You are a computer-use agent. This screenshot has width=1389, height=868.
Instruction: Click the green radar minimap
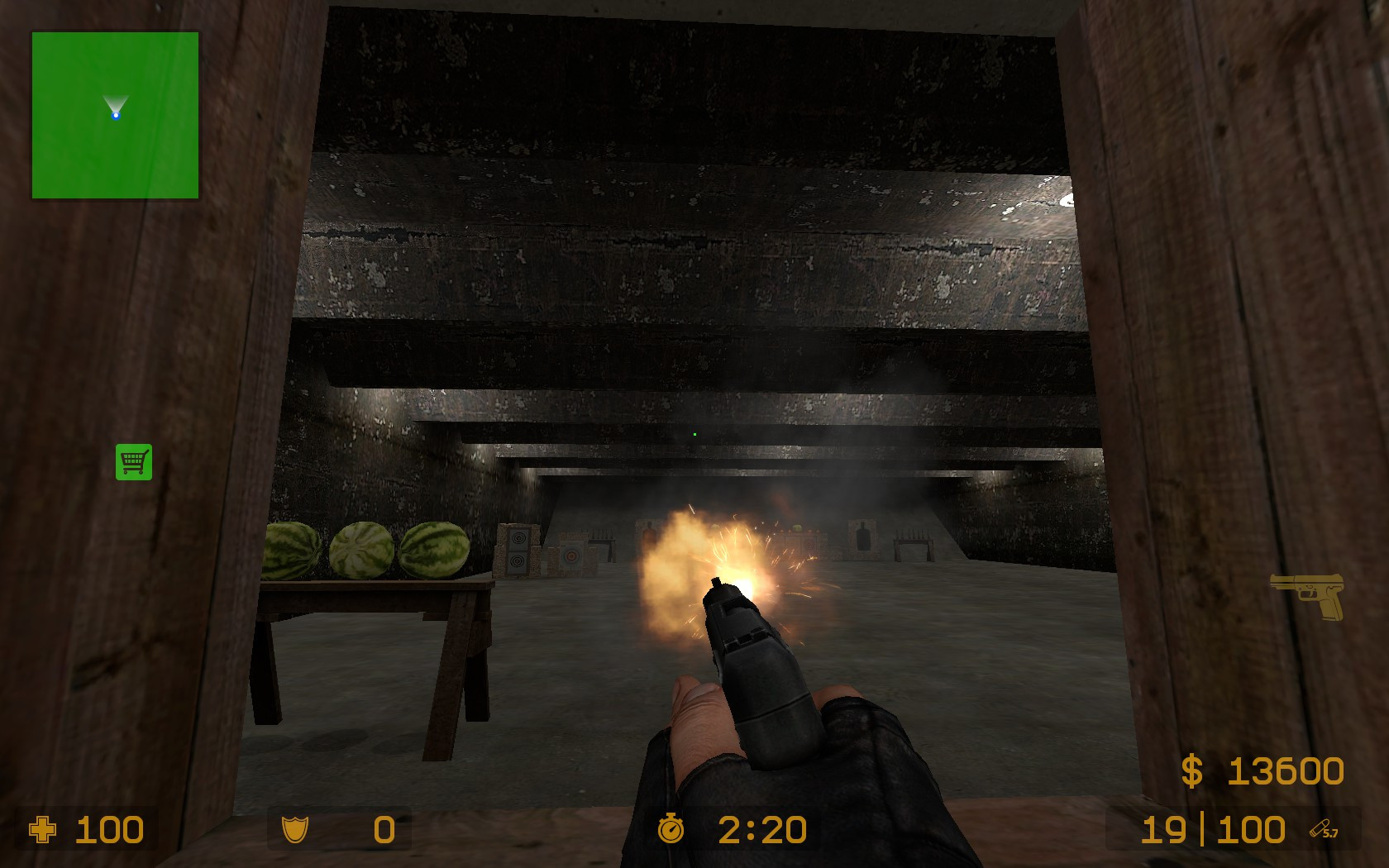point(115,116)
